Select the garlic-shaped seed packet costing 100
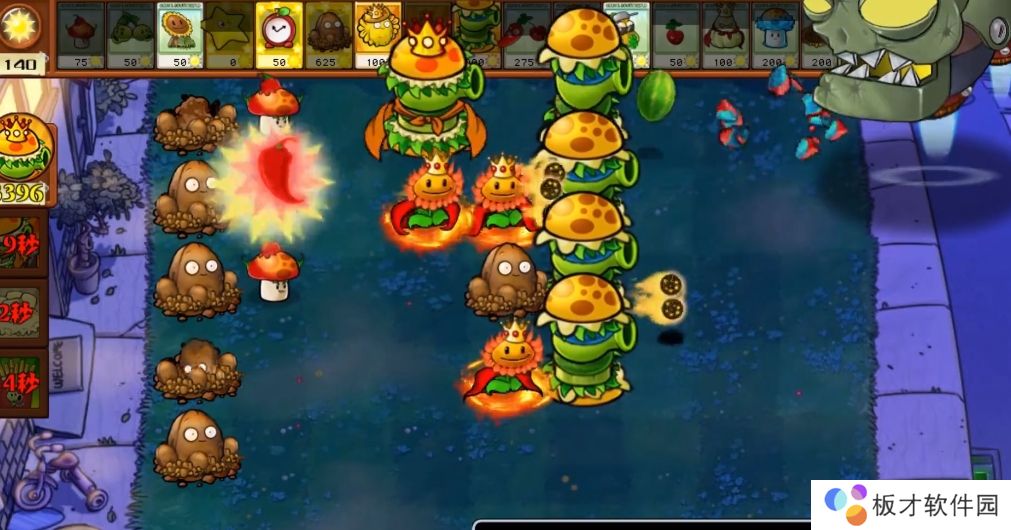Image resolution: width=1011 pixels, height=530 pixels. 724,35
